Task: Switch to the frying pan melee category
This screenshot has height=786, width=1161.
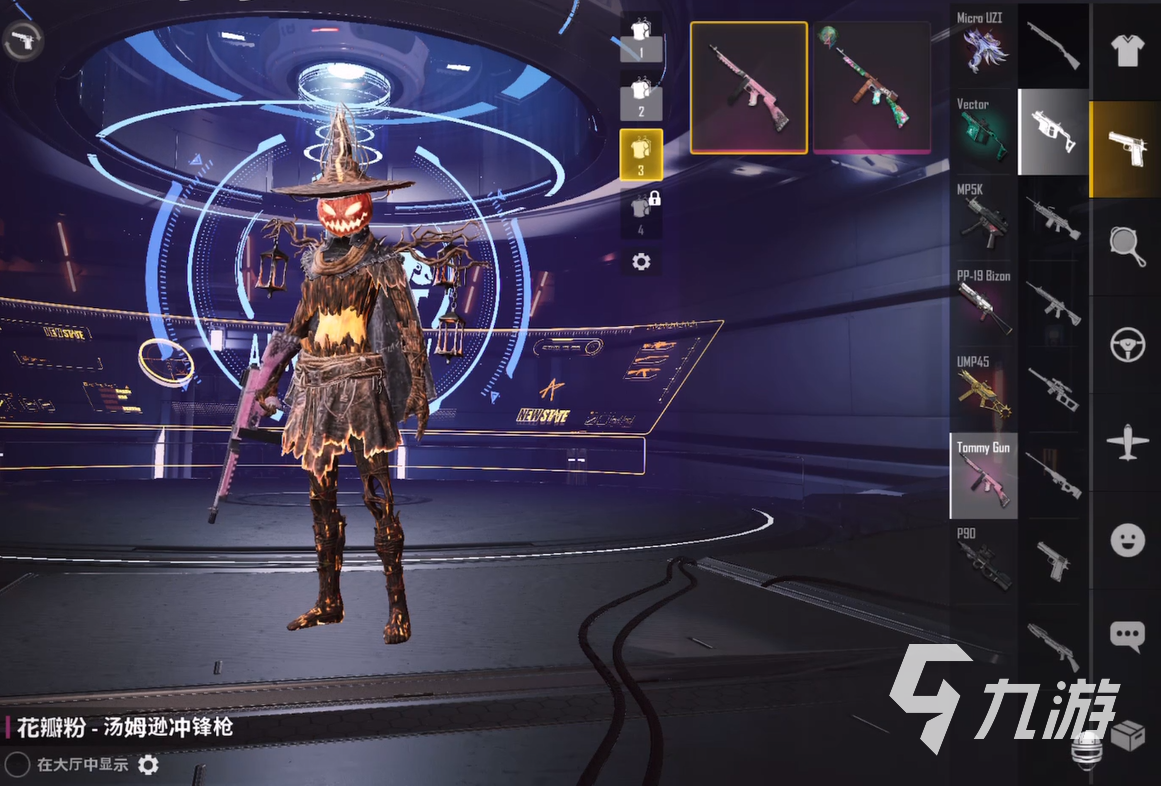Action: 1127,246
